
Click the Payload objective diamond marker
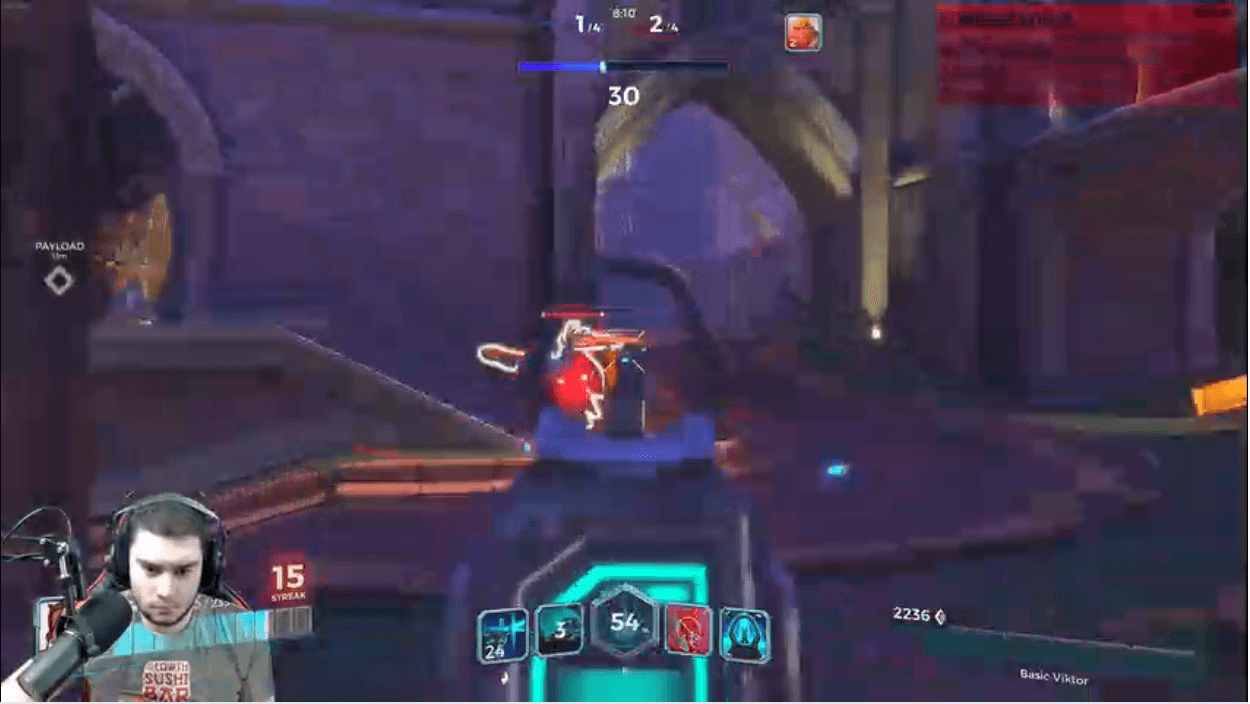tap(59, 281)
